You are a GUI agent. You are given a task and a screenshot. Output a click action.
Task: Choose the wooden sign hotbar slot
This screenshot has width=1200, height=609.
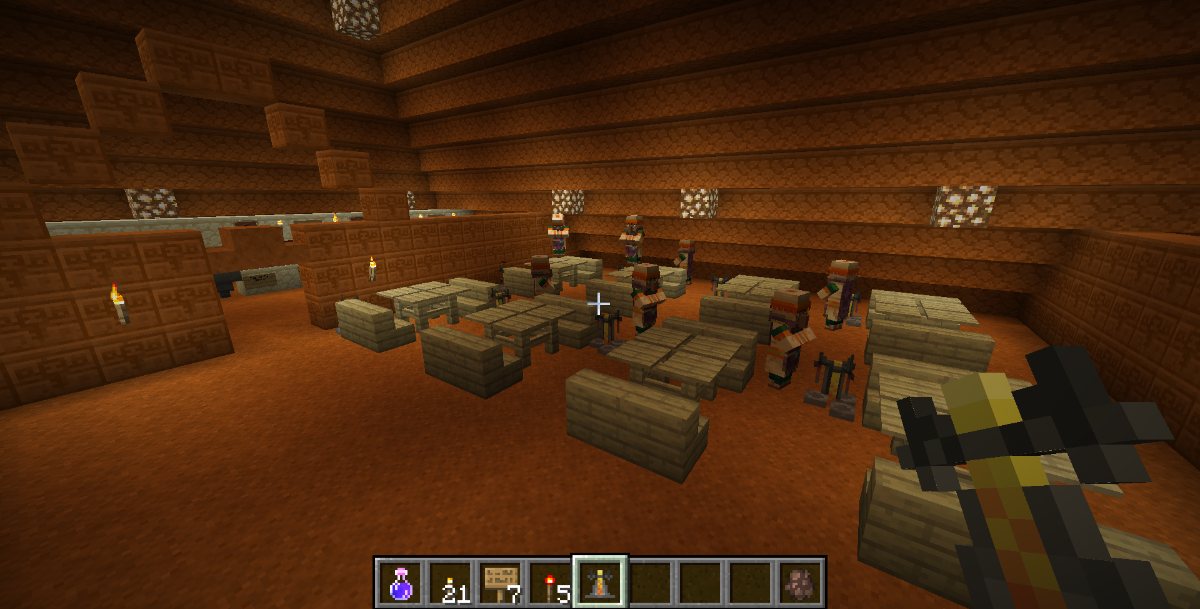[500, 582]
